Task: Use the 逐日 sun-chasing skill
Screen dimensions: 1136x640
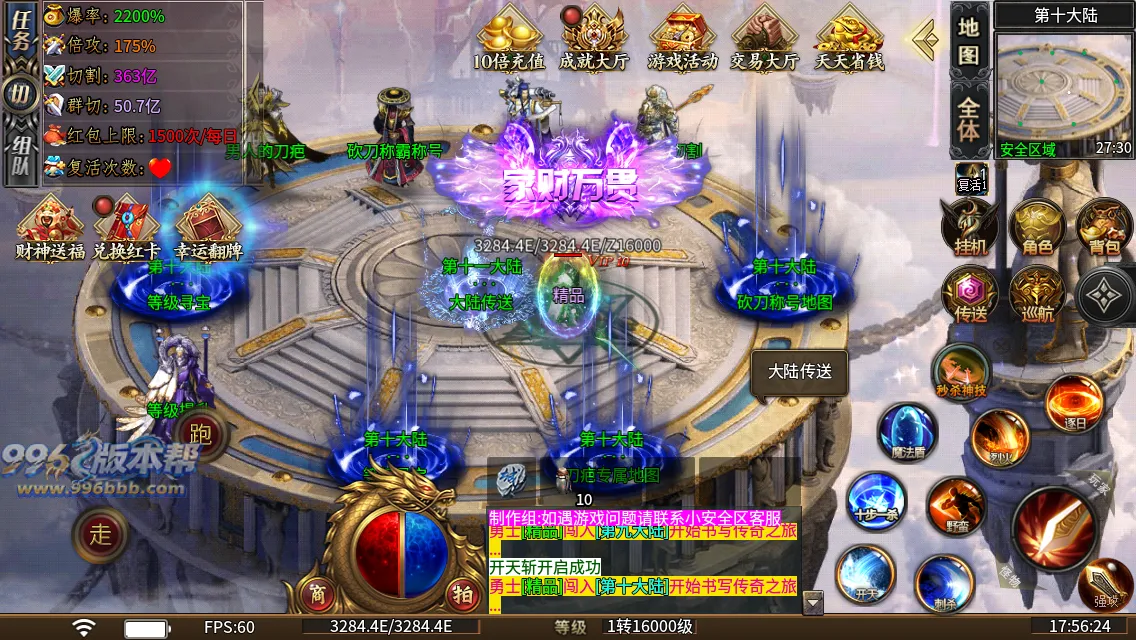Action: tap(1074, 402)
